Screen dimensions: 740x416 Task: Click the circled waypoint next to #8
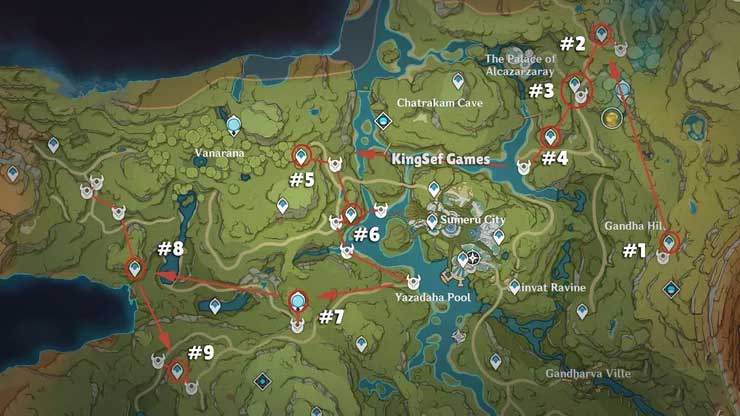click(136, 268)
